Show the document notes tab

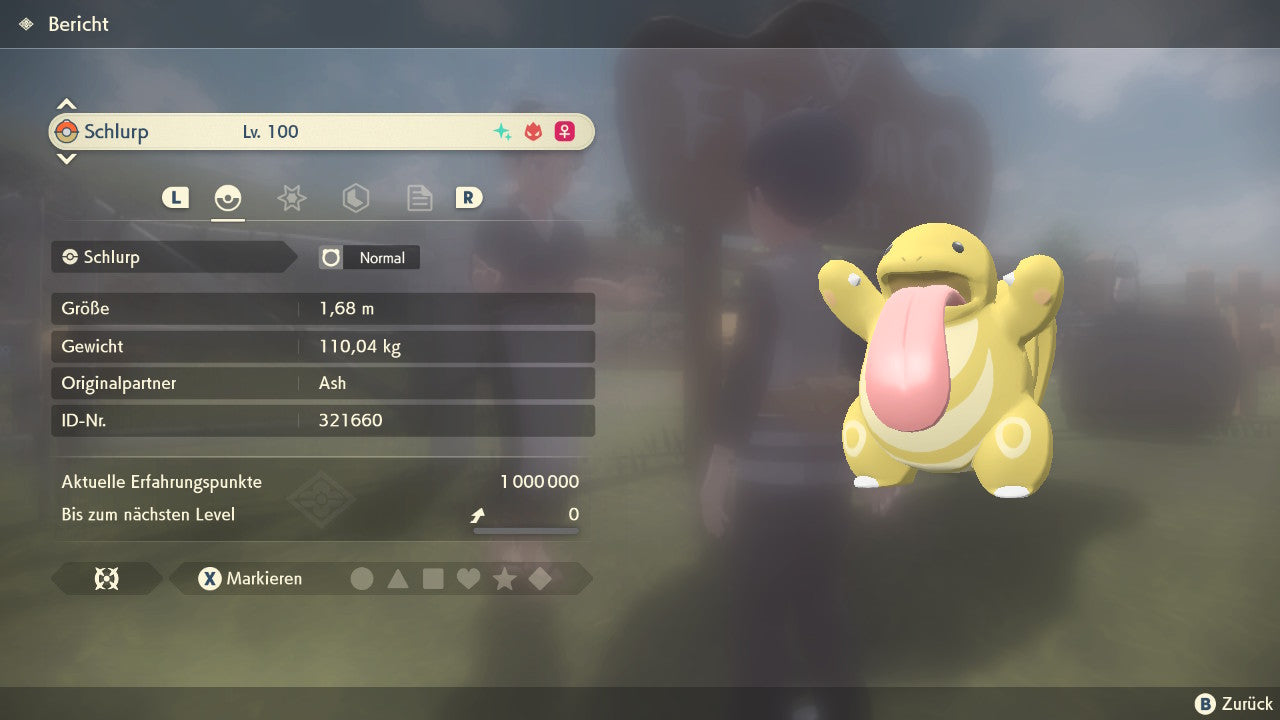click(x=419, y=198)
